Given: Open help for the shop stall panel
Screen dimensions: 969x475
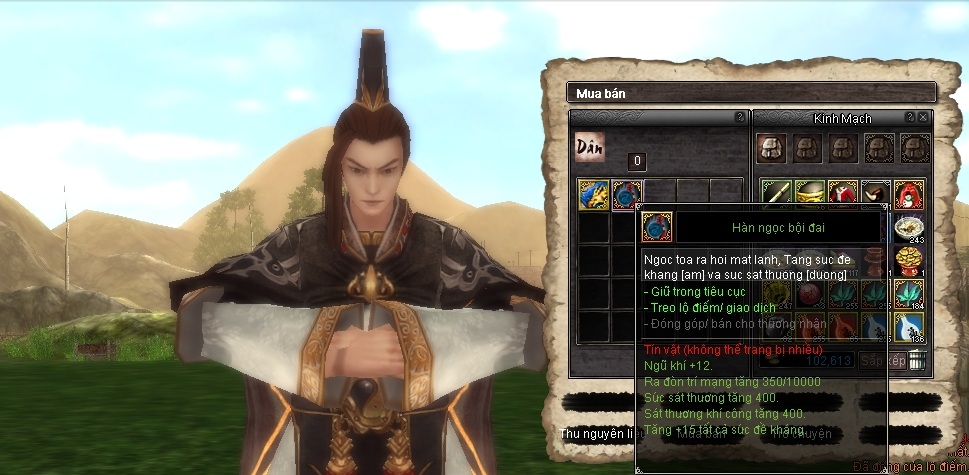Looking at the screenshot, I should [x=740, y=117].
